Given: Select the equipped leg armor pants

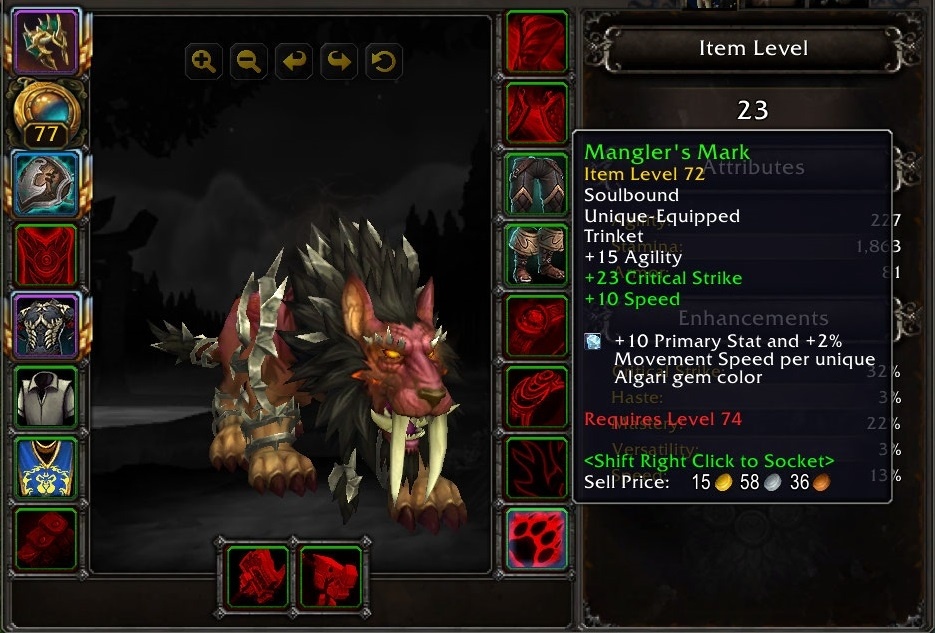Looking at the screenshot, I should [x=537, y=184].
